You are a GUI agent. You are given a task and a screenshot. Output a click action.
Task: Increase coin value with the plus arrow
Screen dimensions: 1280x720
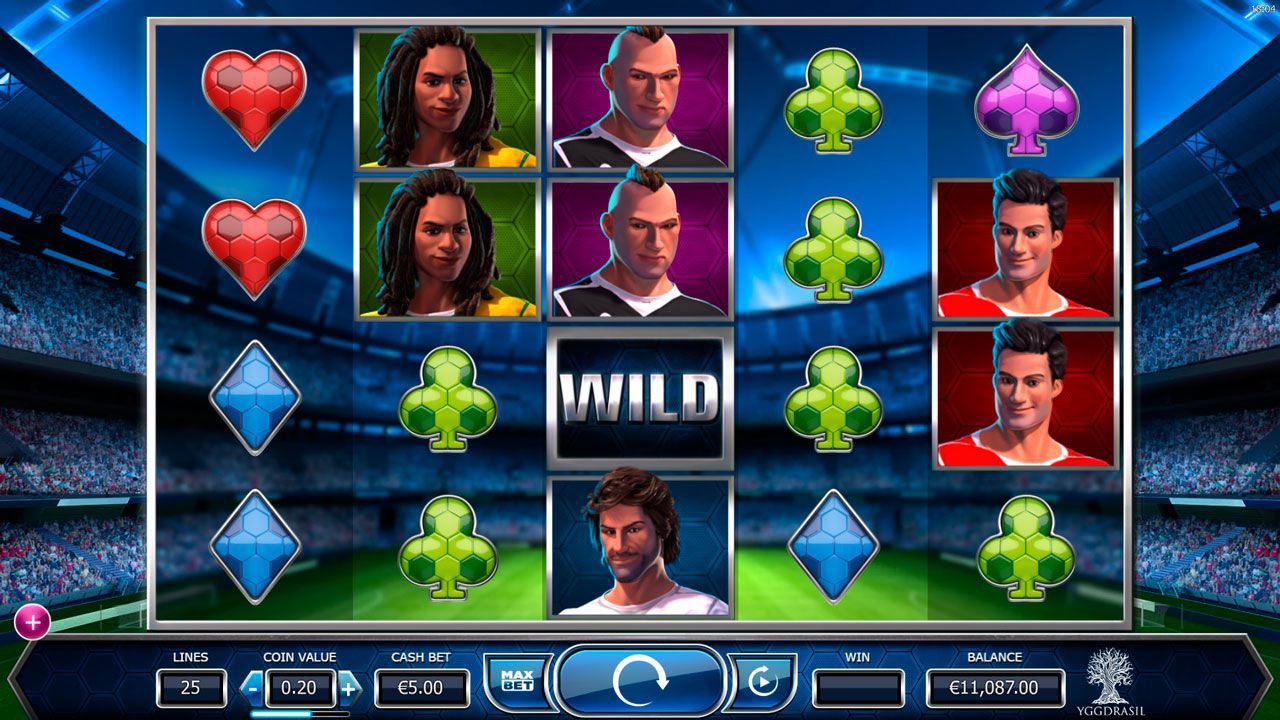click(x=349, y=688)
